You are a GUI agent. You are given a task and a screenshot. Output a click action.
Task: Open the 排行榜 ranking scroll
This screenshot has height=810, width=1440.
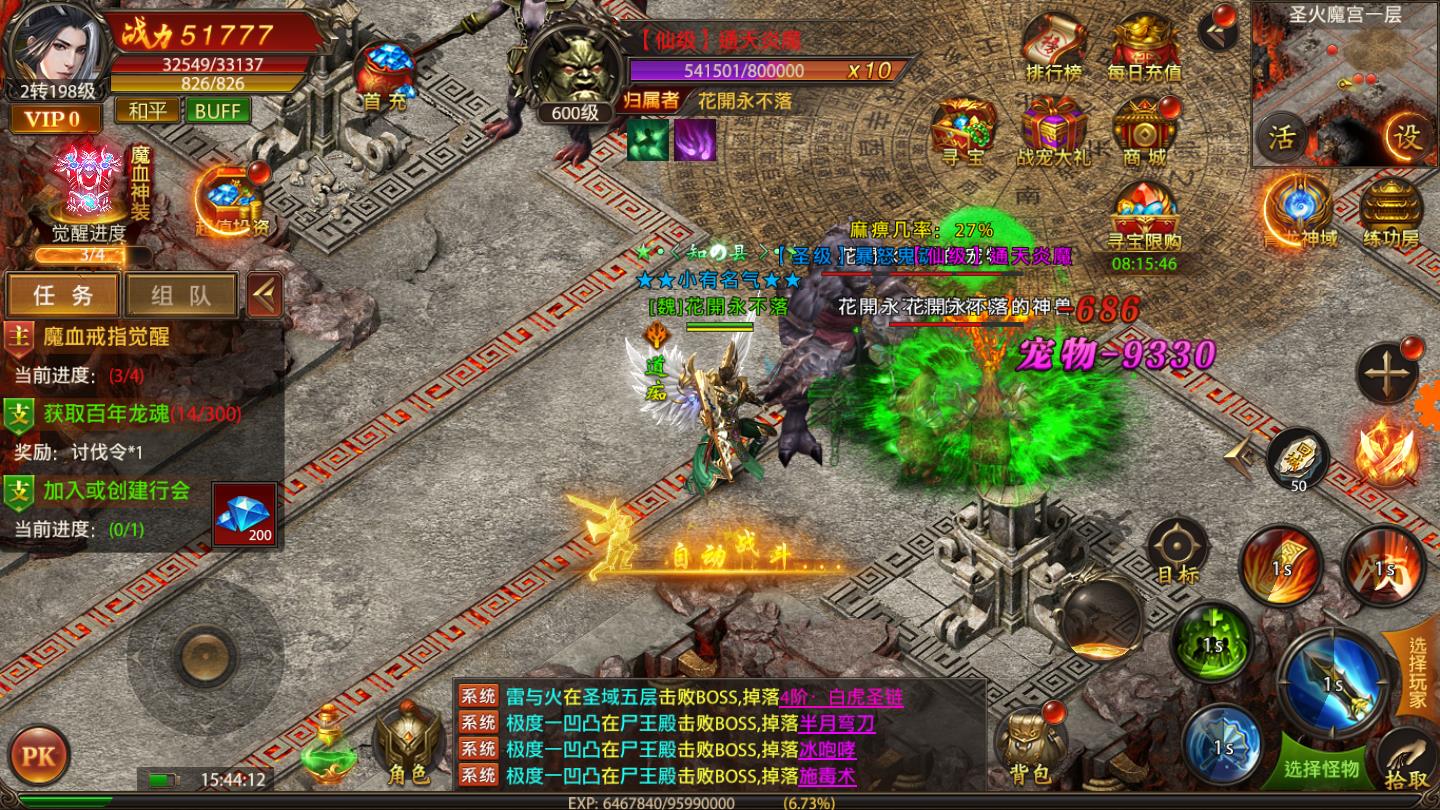click(x=1054, y=48)
